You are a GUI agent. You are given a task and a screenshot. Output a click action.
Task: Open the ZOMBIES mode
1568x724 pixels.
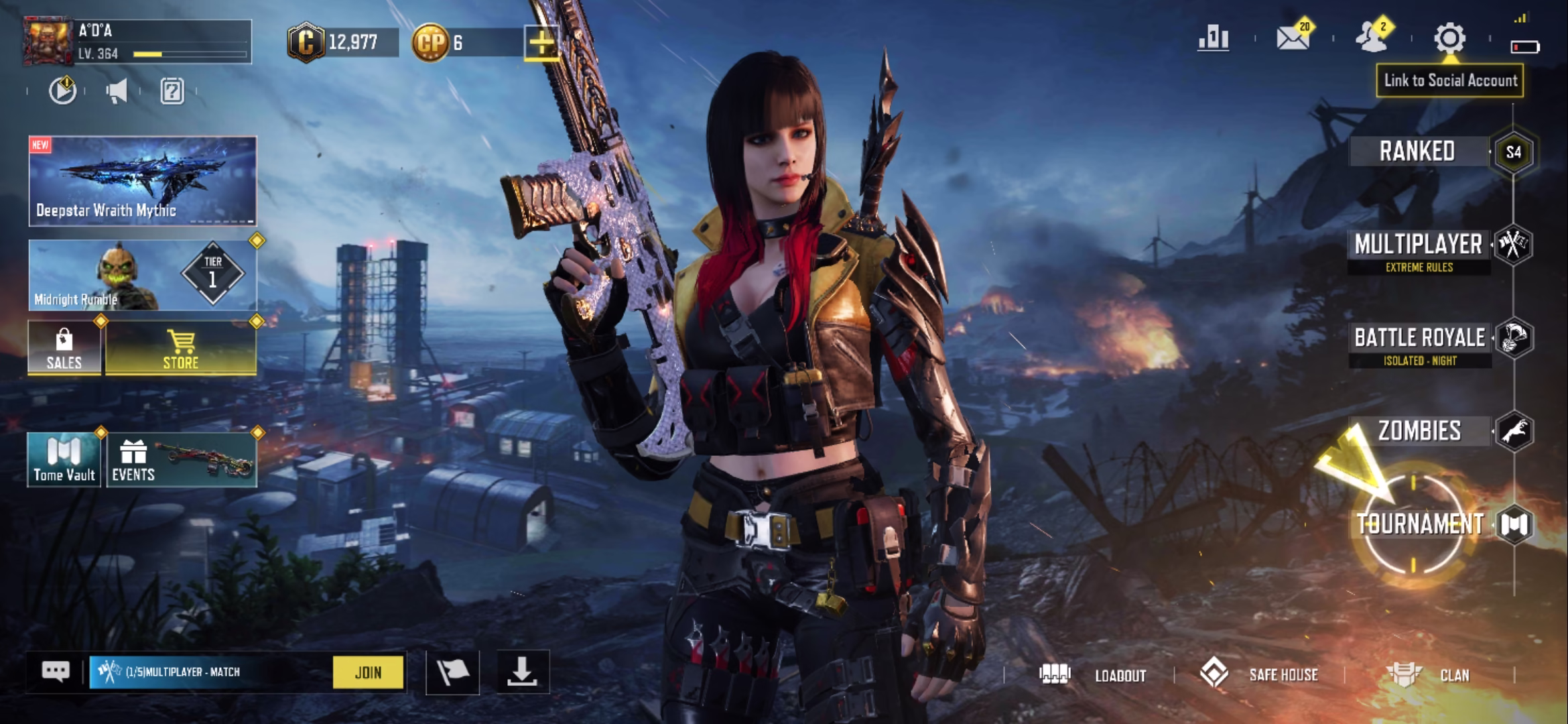pos(1419,431)
